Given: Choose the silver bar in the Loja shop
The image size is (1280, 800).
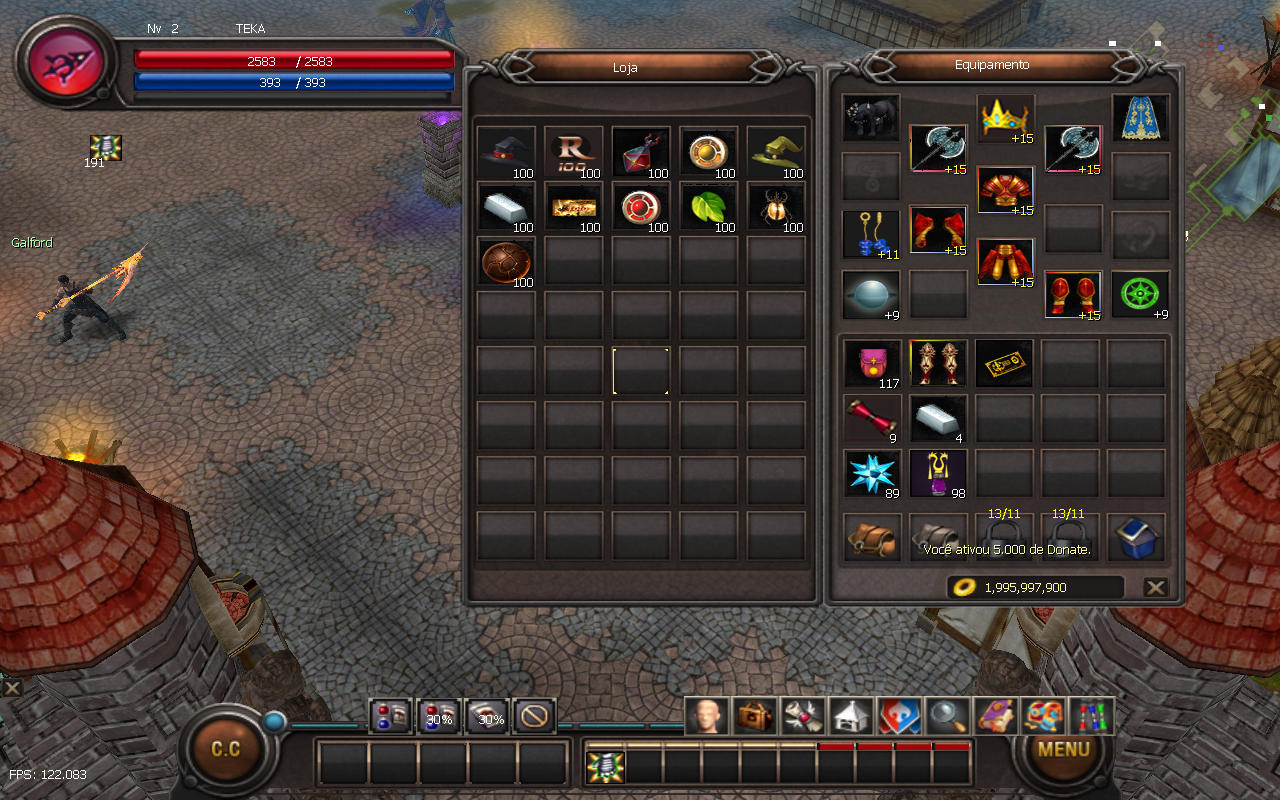Looking at the screenshot, I should (505, 207).
